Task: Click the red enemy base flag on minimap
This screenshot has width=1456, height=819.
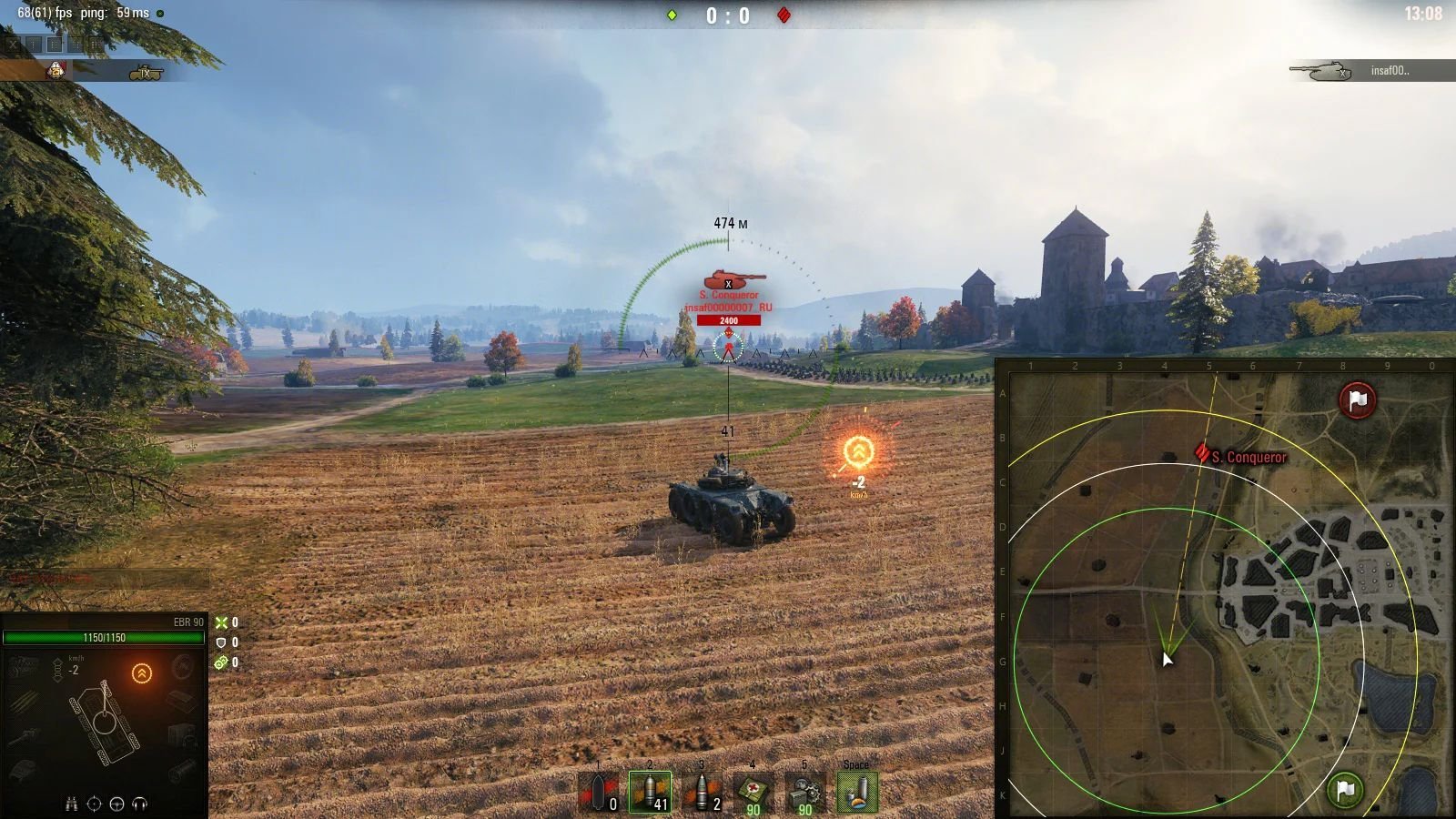Action: pyautogui.click(x=1357, y=400)
